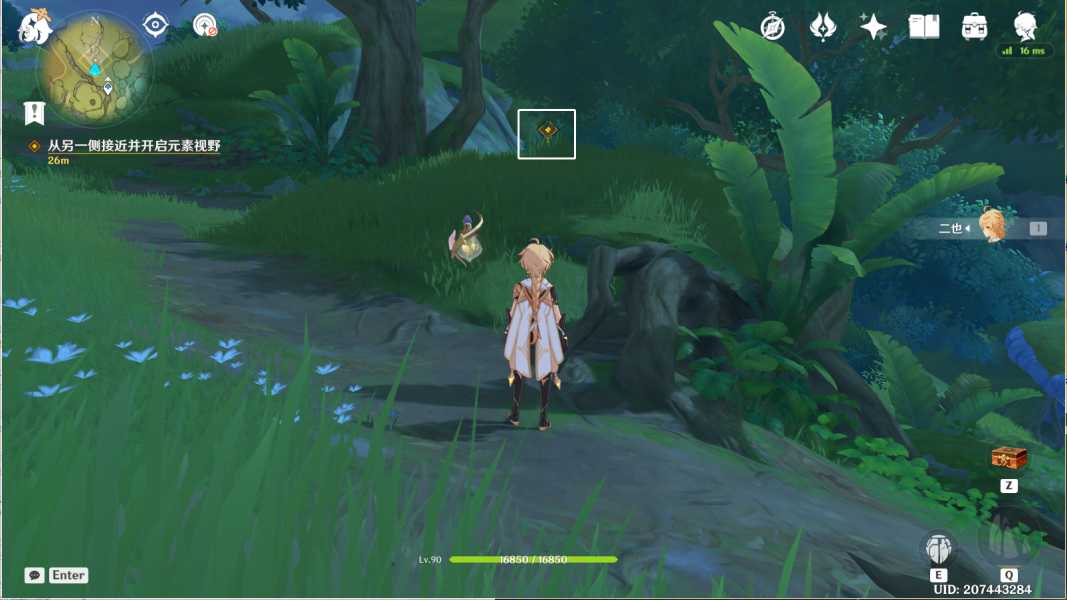Open the compass events icon
1067x600 pixels.
[772, 27]
